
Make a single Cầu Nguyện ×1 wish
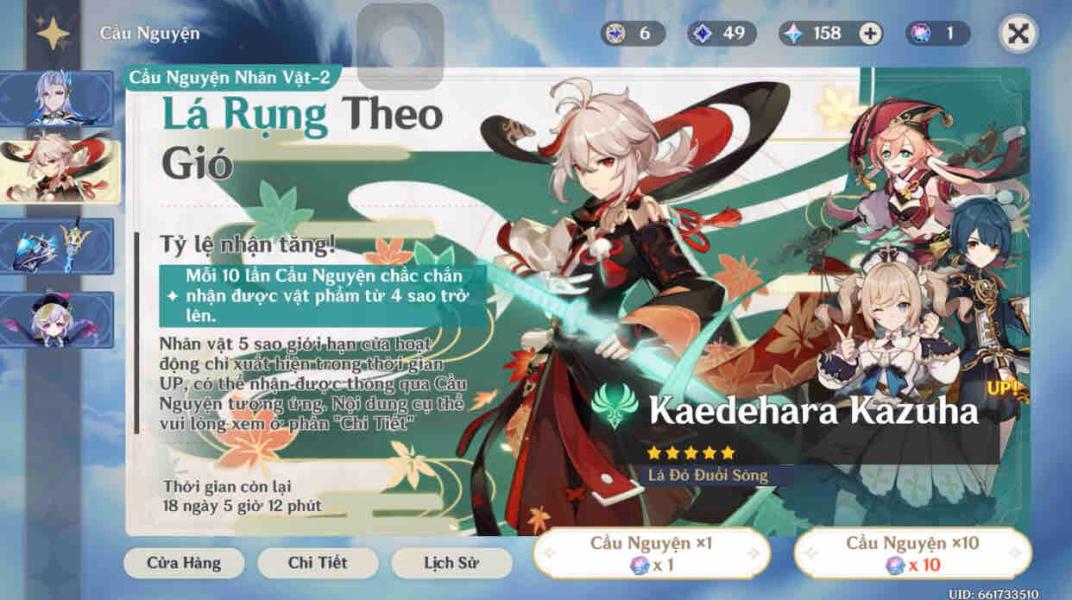[652, 553]
